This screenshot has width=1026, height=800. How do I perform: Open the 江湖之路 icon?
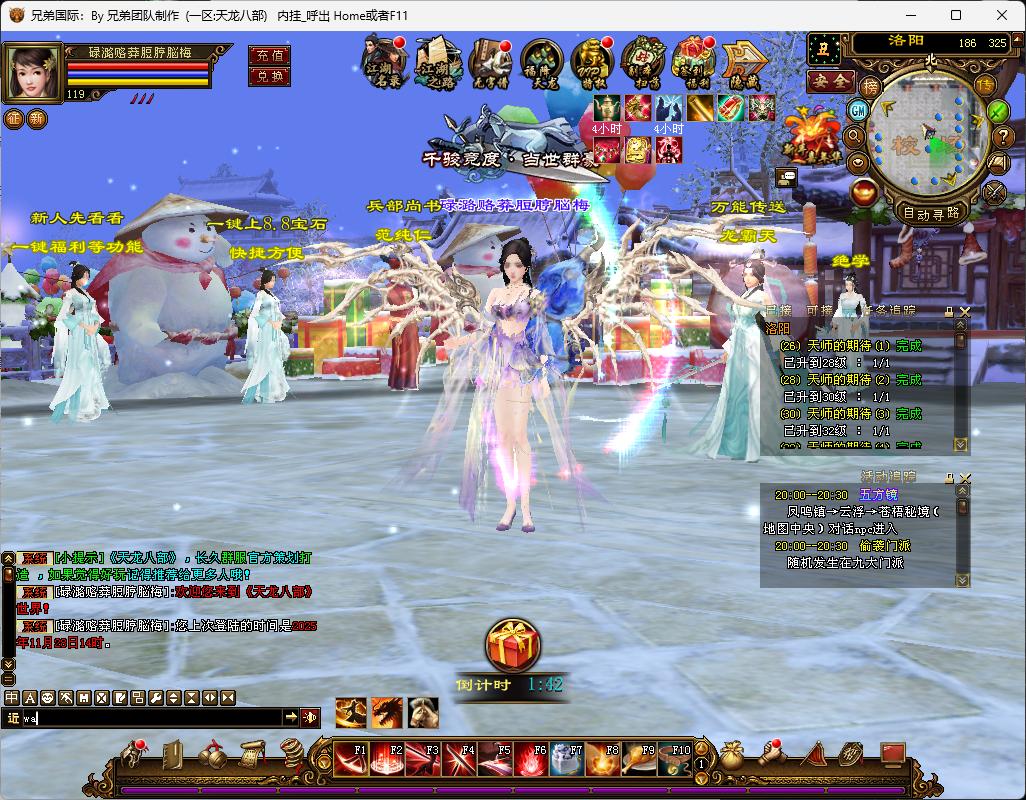point(436,63)
